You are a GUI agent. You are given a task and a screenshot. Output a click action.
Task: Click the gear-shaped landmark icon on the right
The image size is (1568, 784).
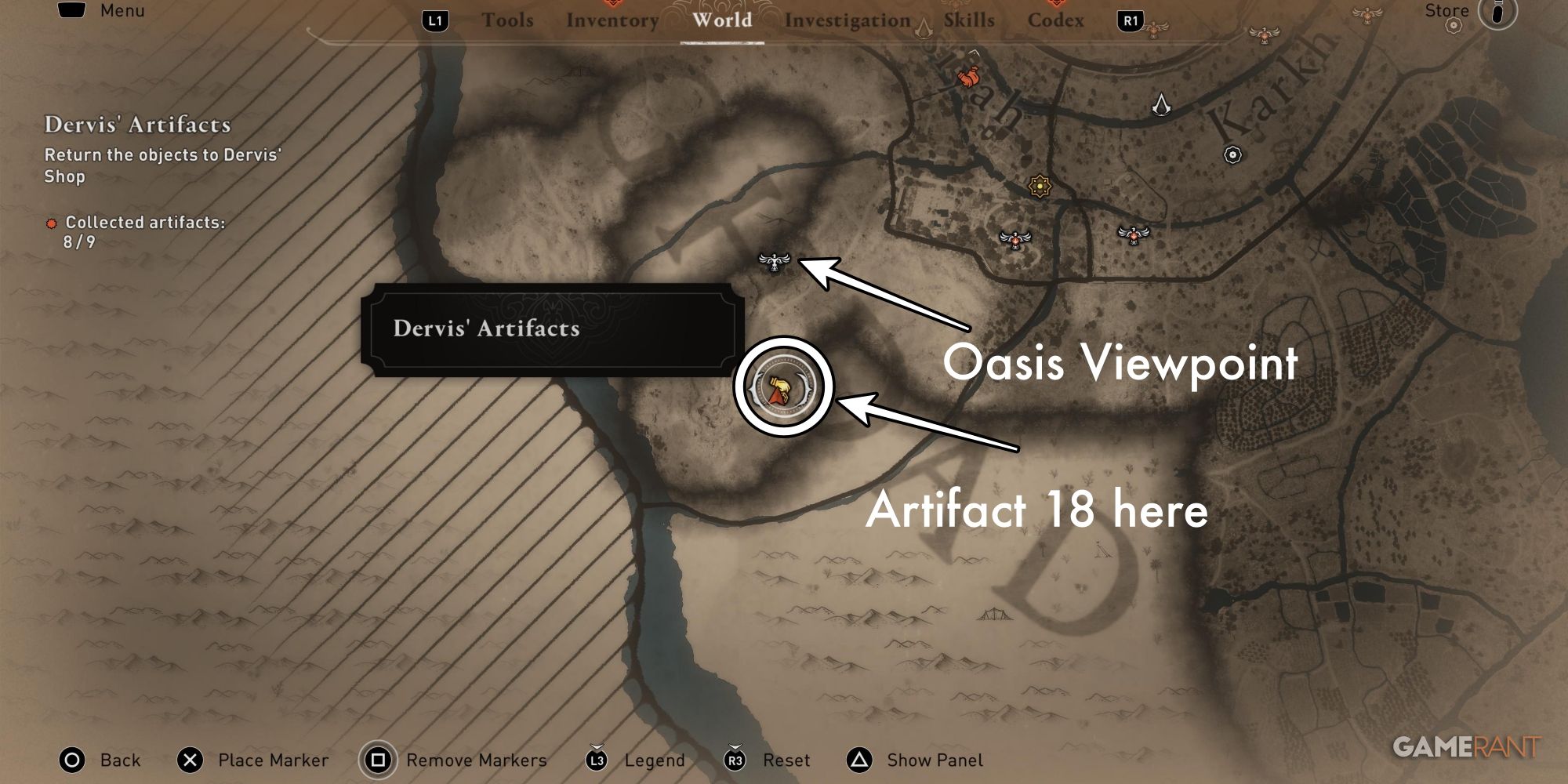(x=1232, y=154)
